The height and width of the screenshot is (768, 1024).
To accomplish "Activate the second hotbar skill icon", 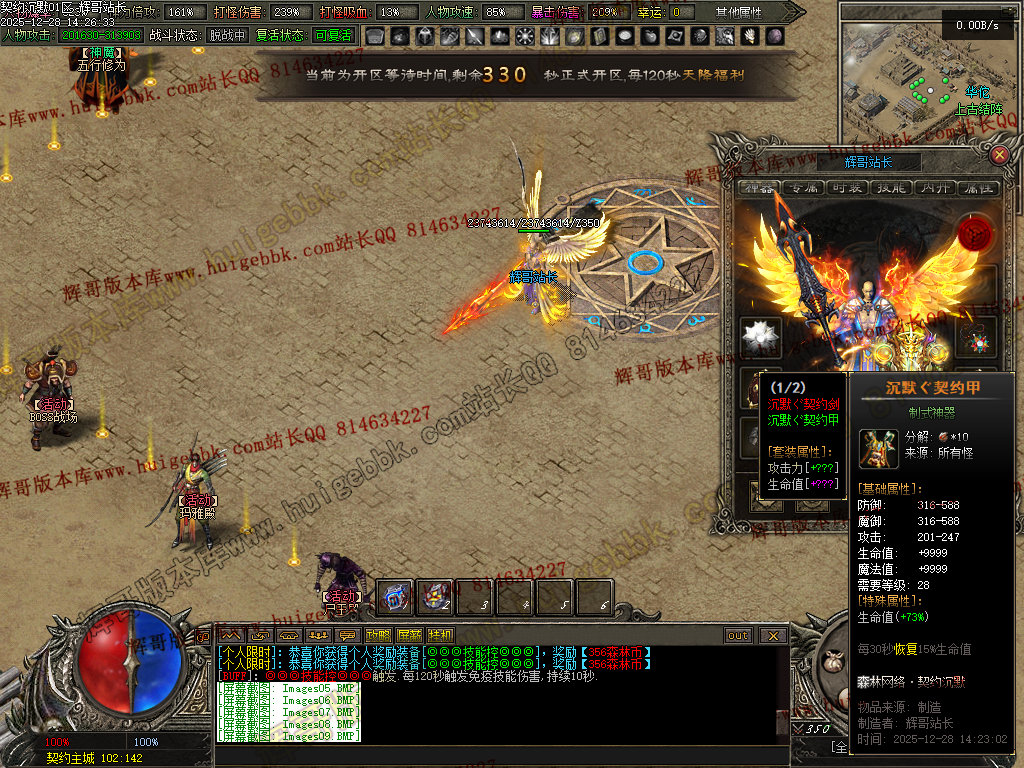I will [434, 597].
